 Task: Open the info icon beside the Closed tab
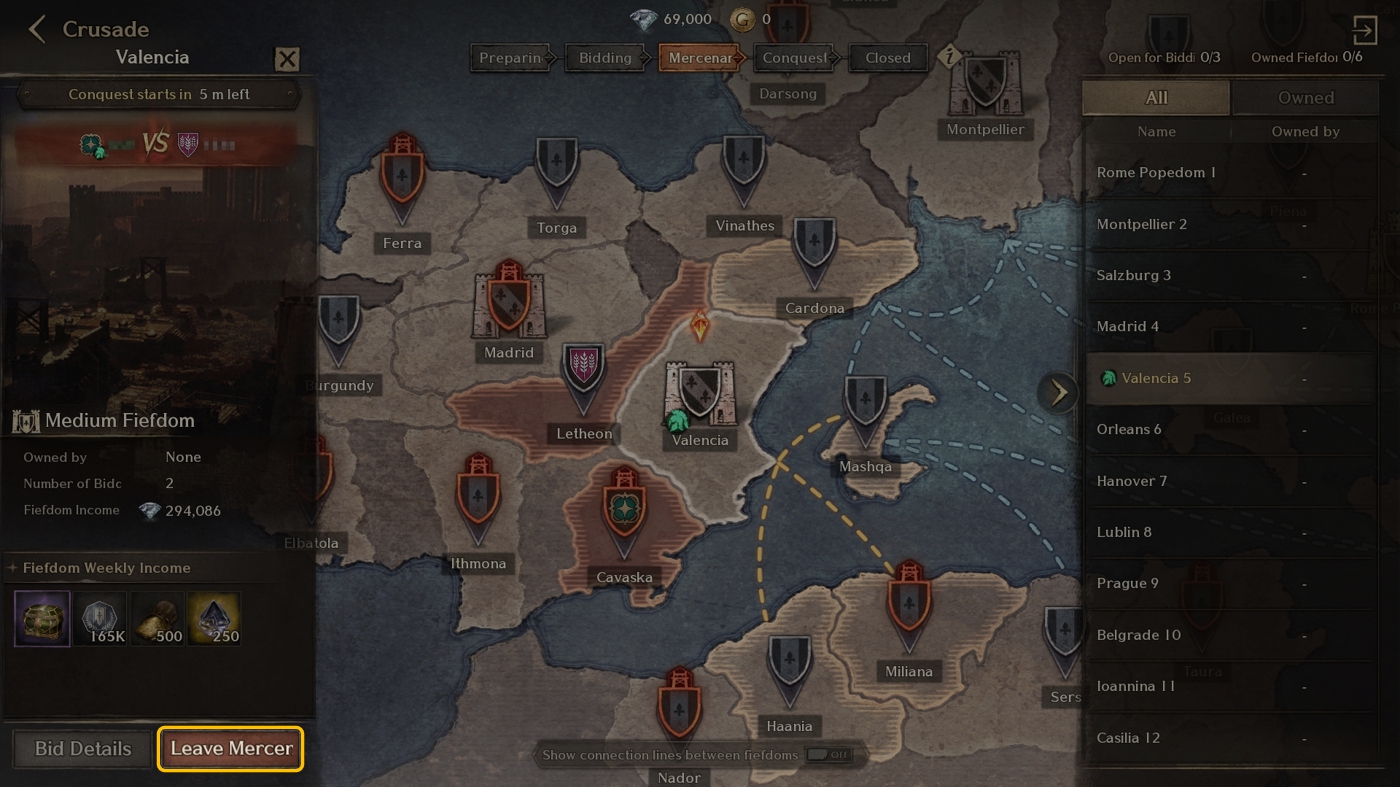[x=947, y=58]
